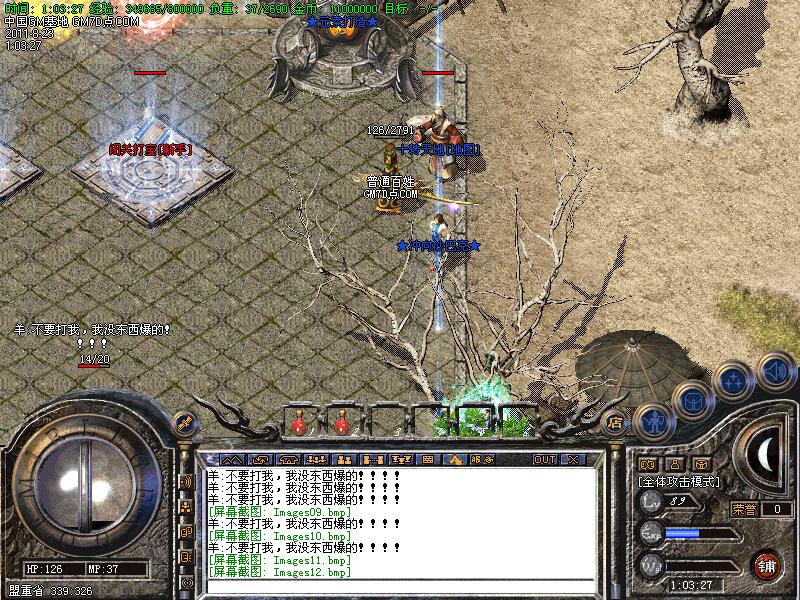800x600 pixels.
Task: Use the second red potion in belt
Action: 342,424
